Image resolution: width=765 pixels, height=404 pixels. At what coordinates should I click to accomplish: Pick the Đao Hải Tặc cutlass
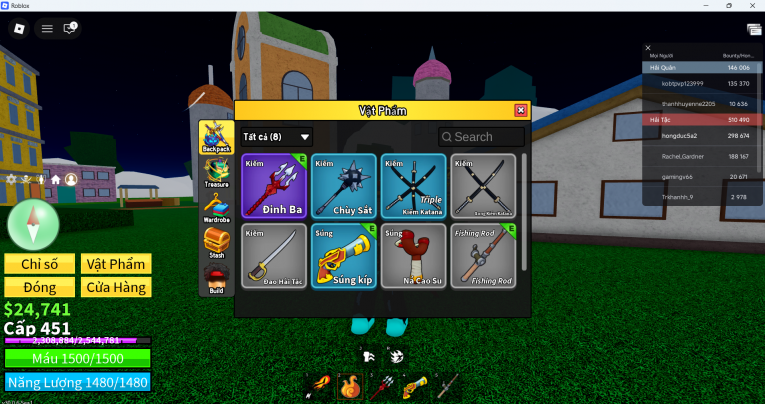[274, 256]
